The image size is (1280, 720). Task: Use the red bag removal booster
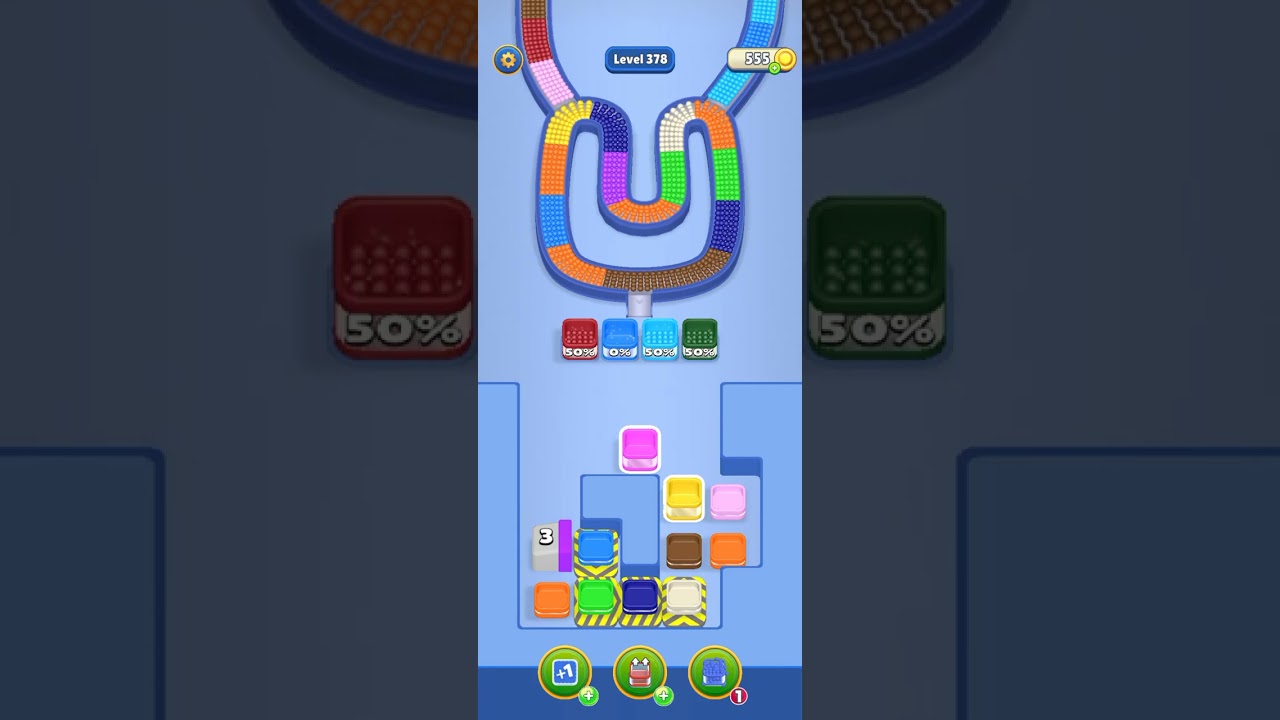640,673
